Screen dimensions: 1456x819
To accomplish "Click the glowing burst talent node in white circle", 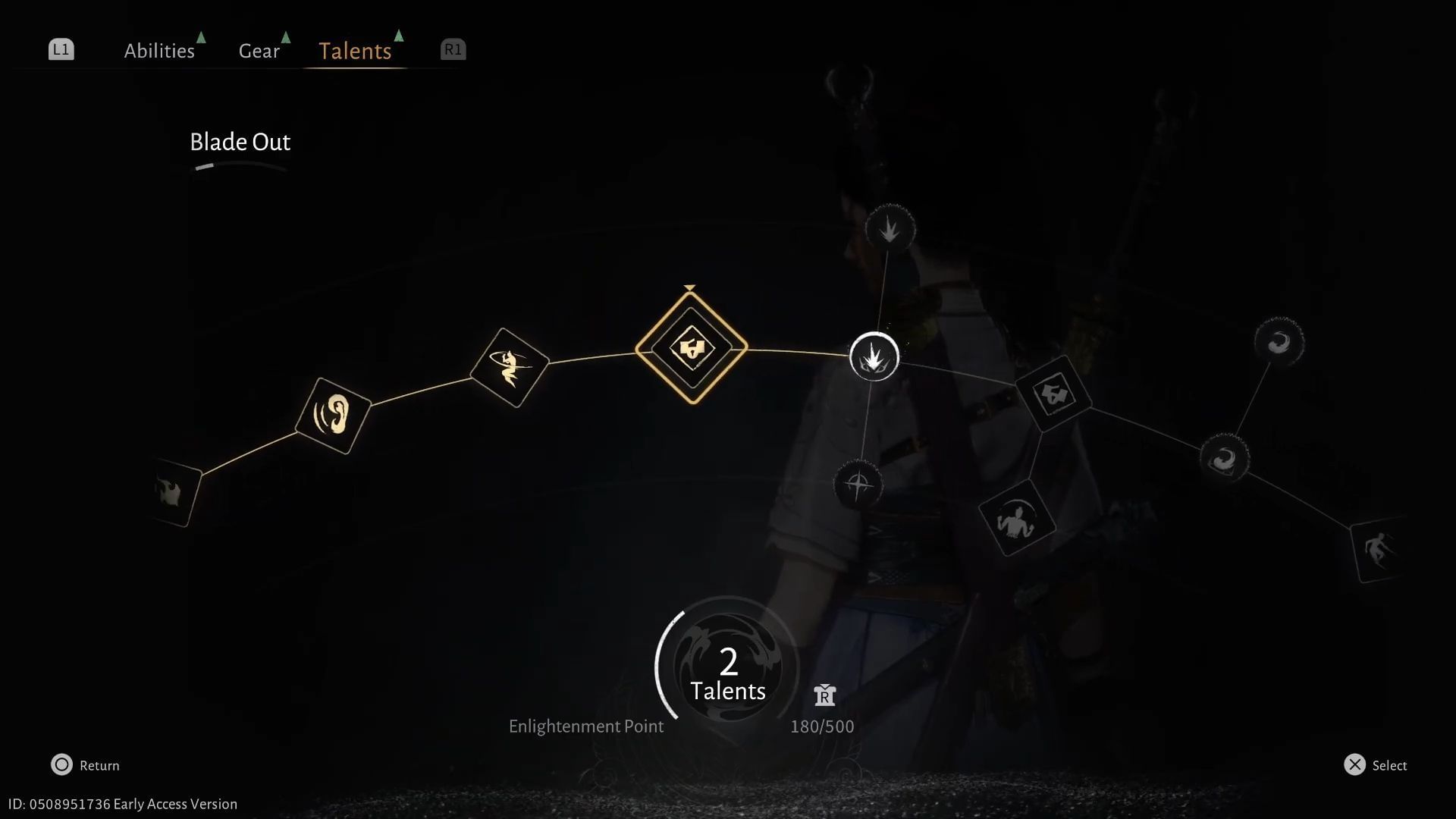I will point(874,356).
